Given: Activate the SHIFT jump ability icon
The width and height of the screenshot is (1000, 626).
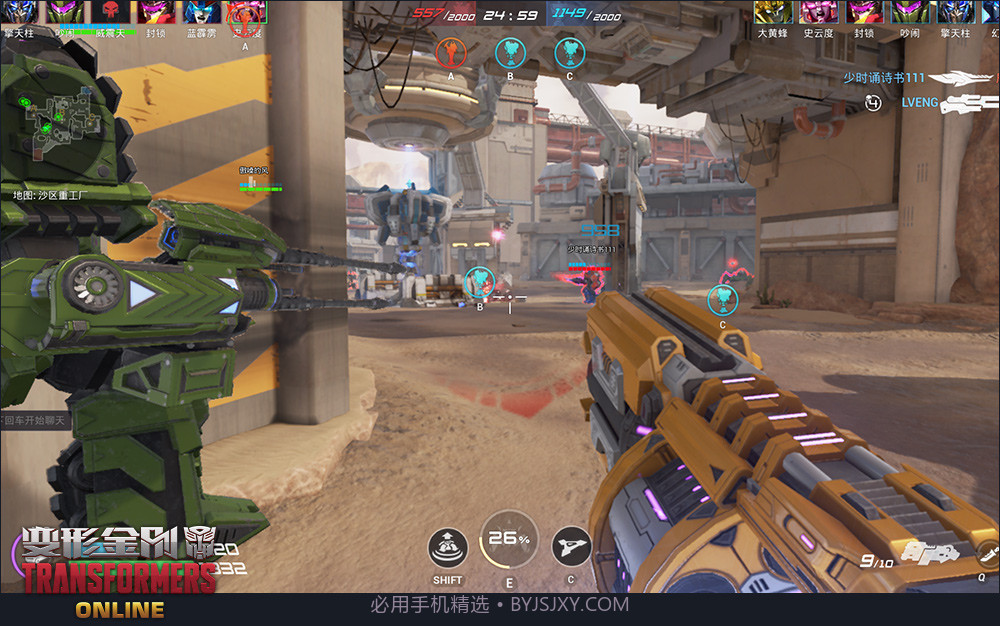Looking at the screenshot, I should coord(448,550).
